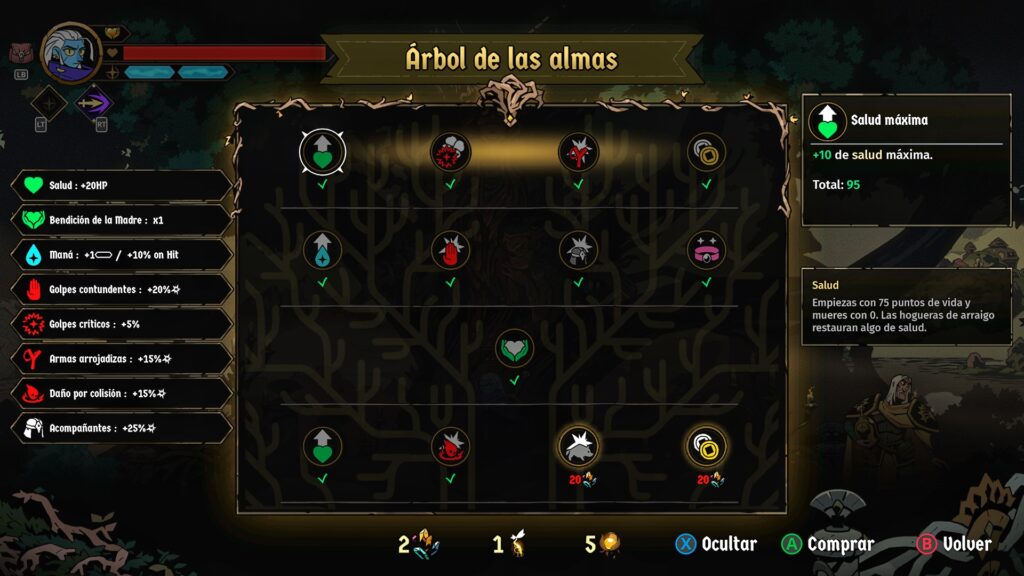Choose the red critical hits burst node

pos(450,152)
